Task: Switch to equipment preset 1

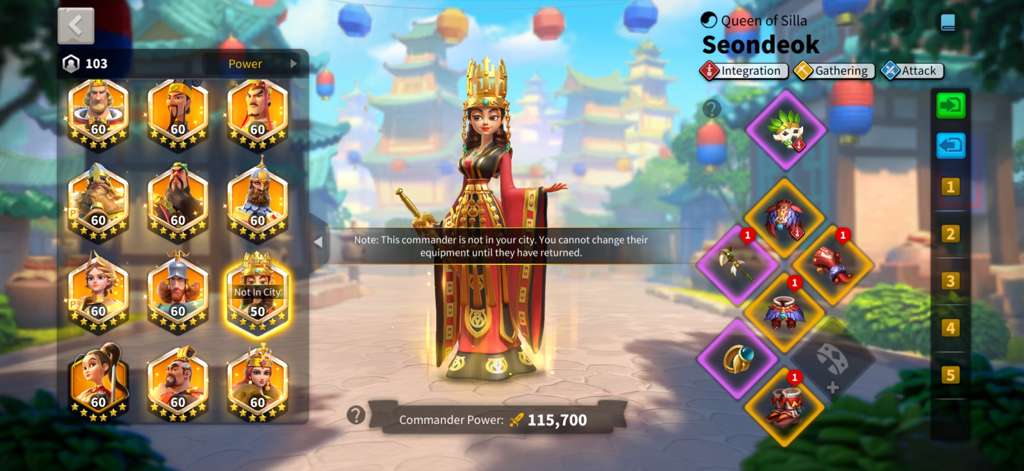Action: pos(950,187)
